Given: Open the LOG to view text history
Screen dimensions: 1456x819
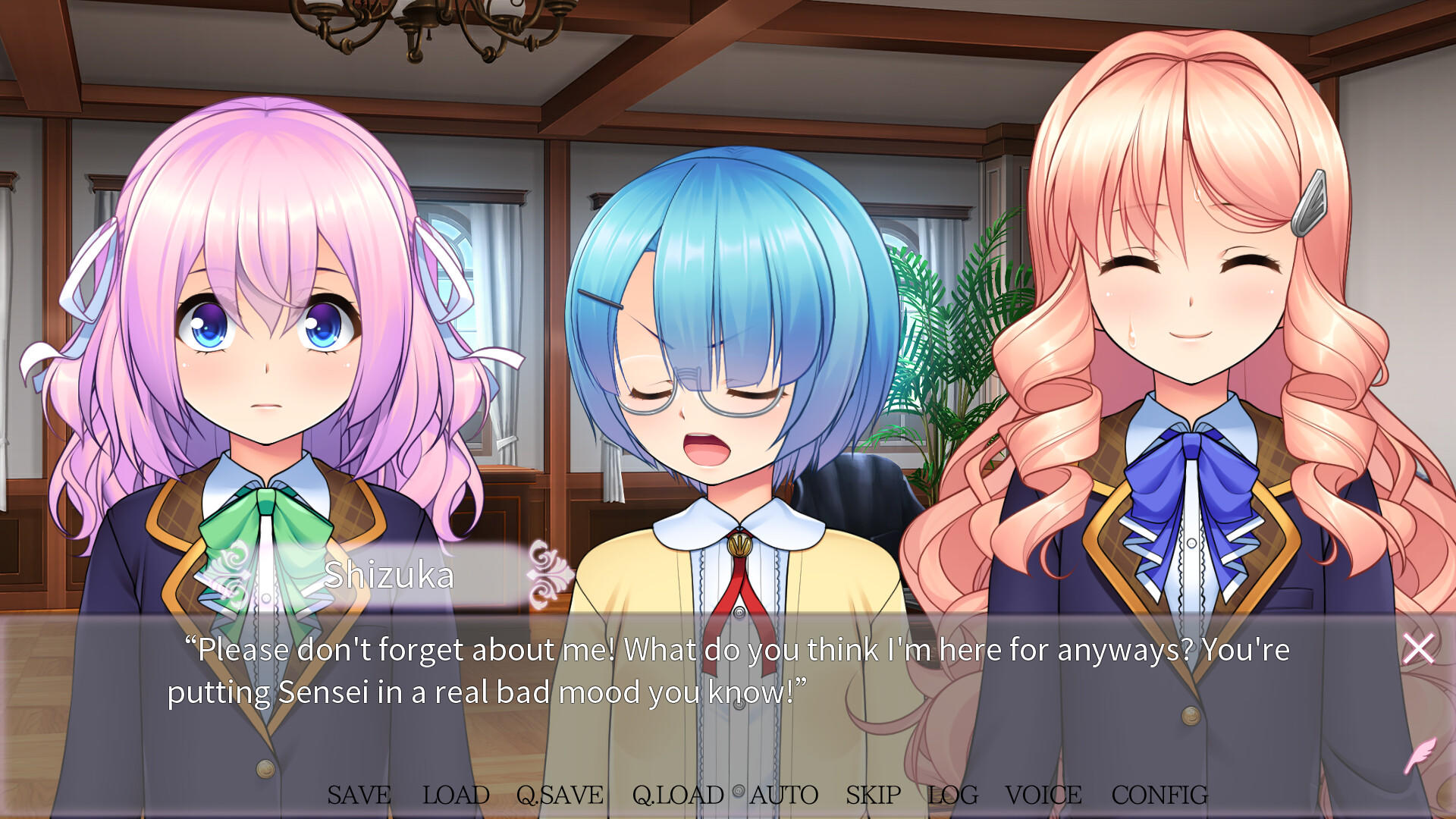Looking at the screenshot, I should tap(952, 795).
